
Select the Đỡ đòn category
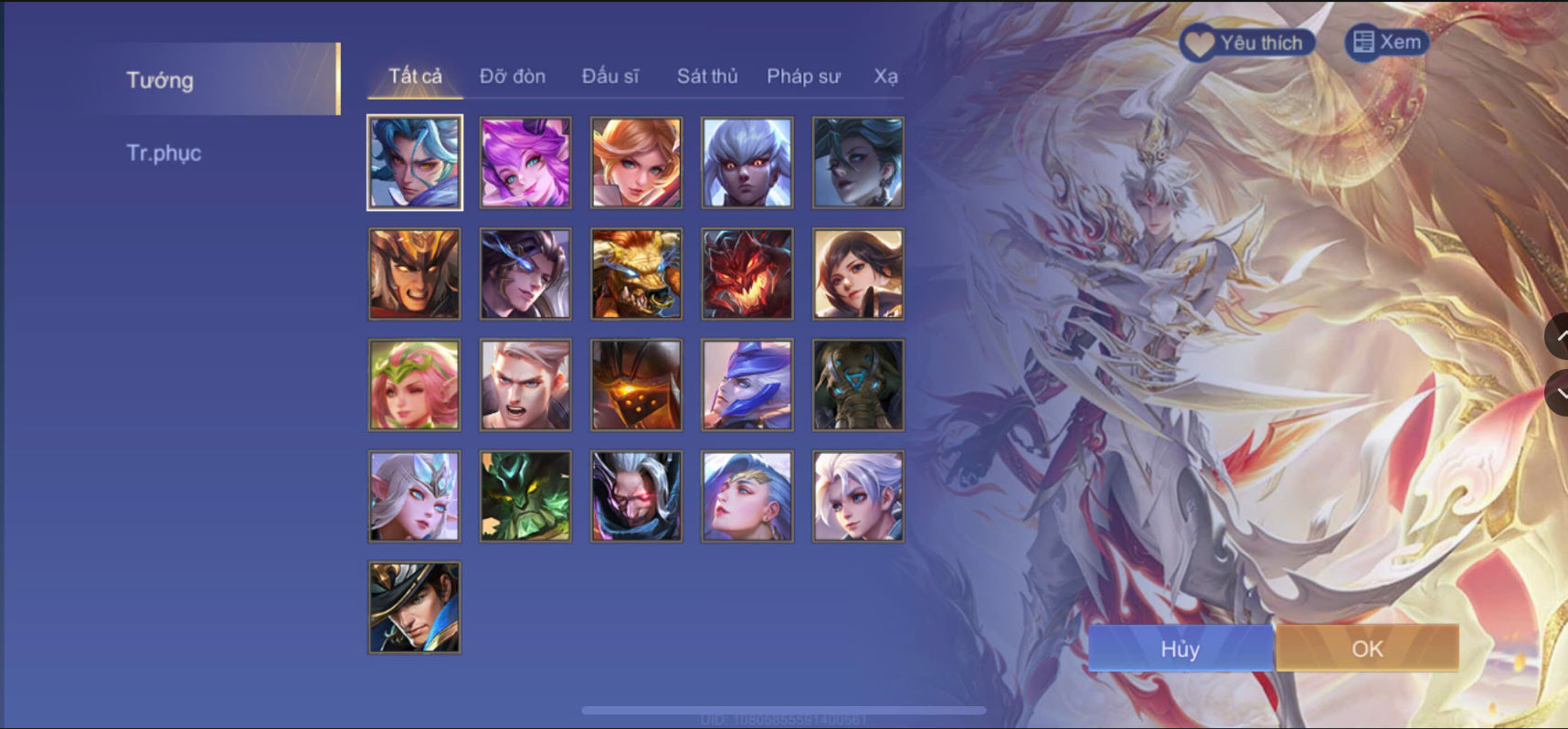click(514, 77)
